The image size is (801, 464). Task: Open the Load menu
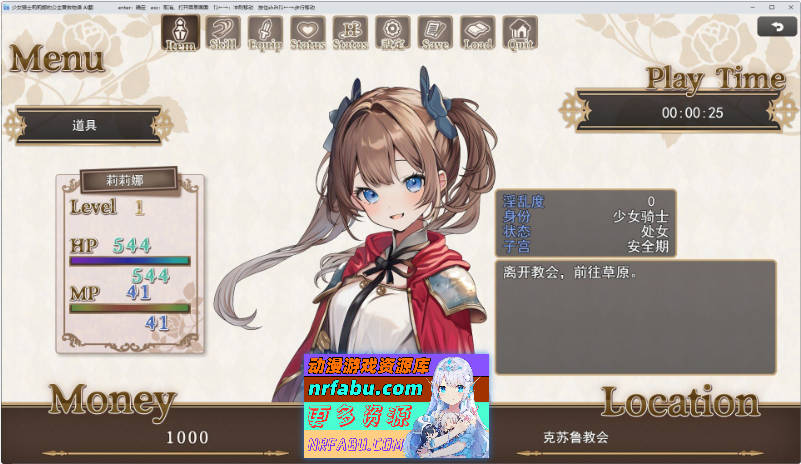(477, 33)
